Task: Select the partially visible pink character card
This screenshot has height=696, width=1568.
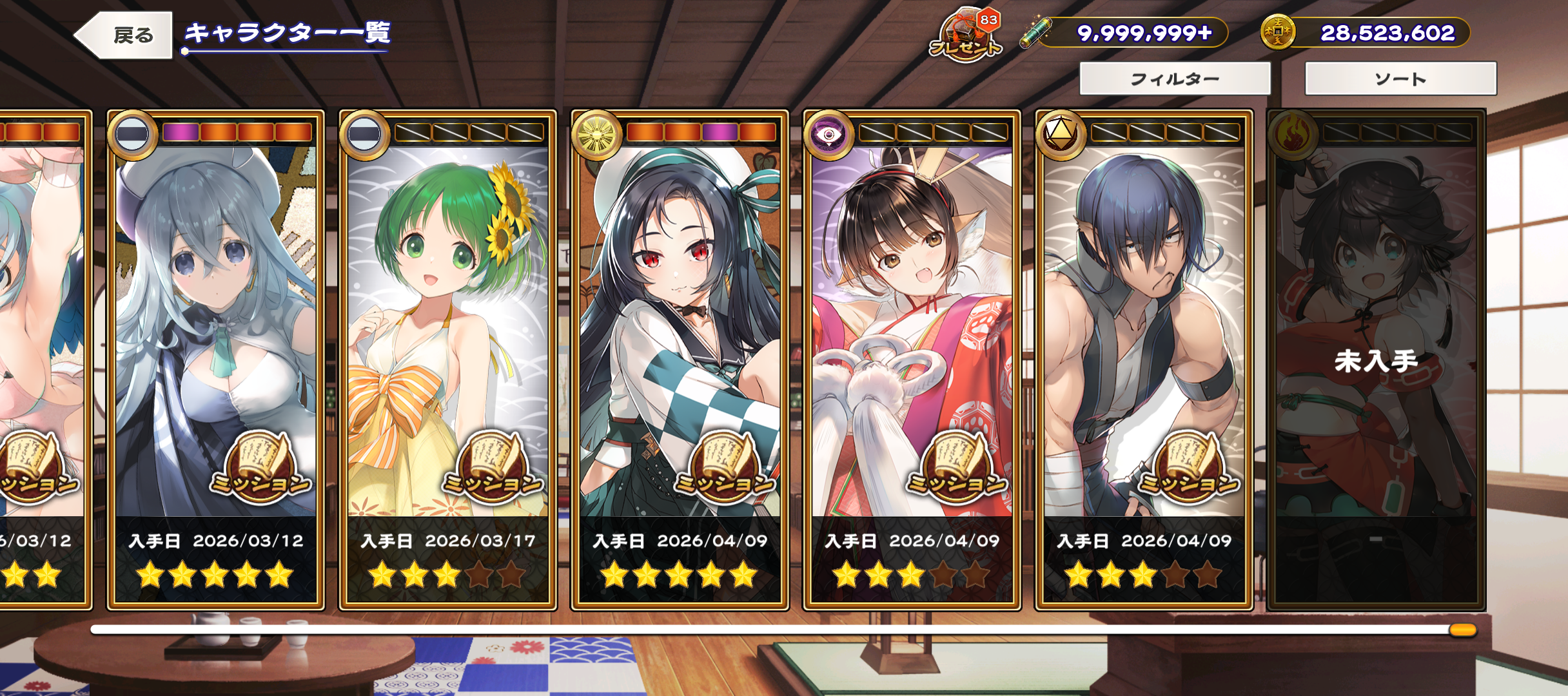Action: 41,322
